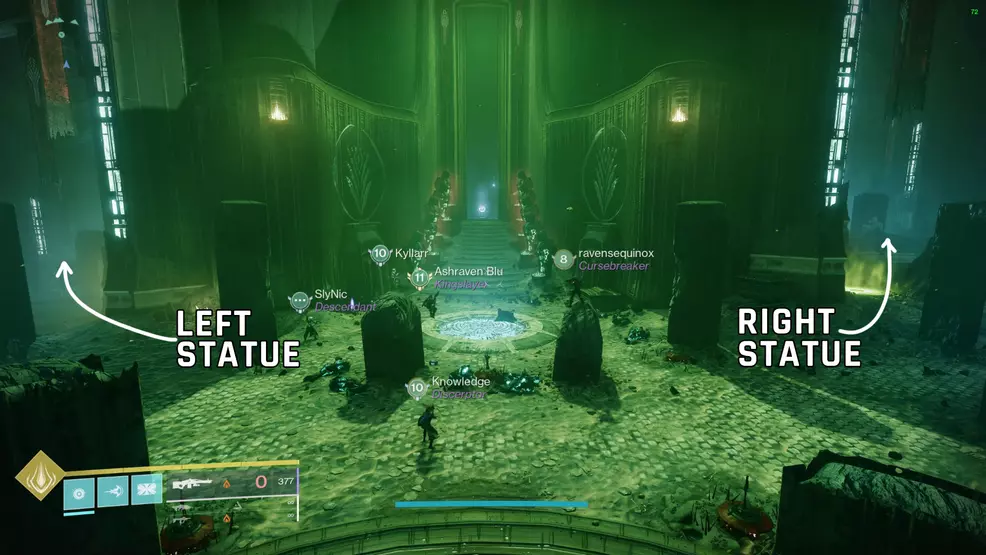Select the golden diamond Super ability icon
The height and width of the screenshot is (555, 986).
coord(40,474)
